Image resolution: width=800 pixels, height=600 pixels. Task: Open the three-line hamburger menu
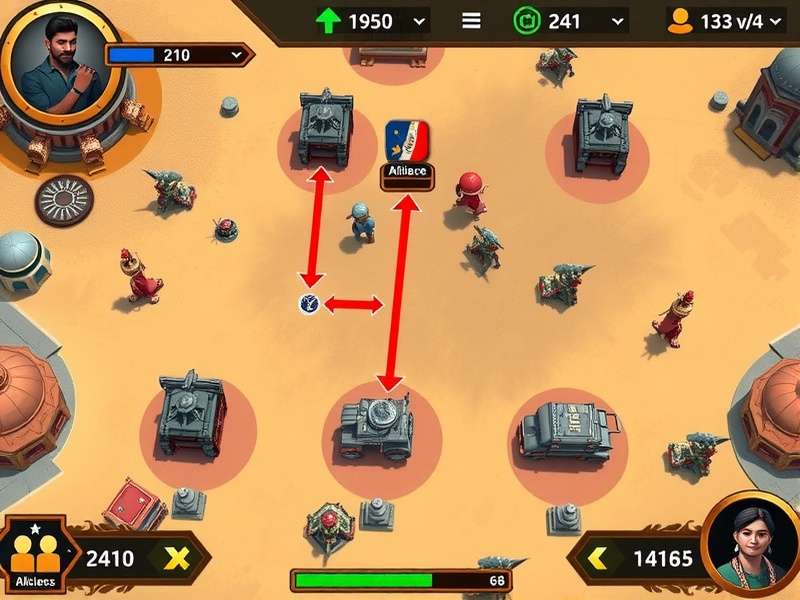tap(471, 20)
